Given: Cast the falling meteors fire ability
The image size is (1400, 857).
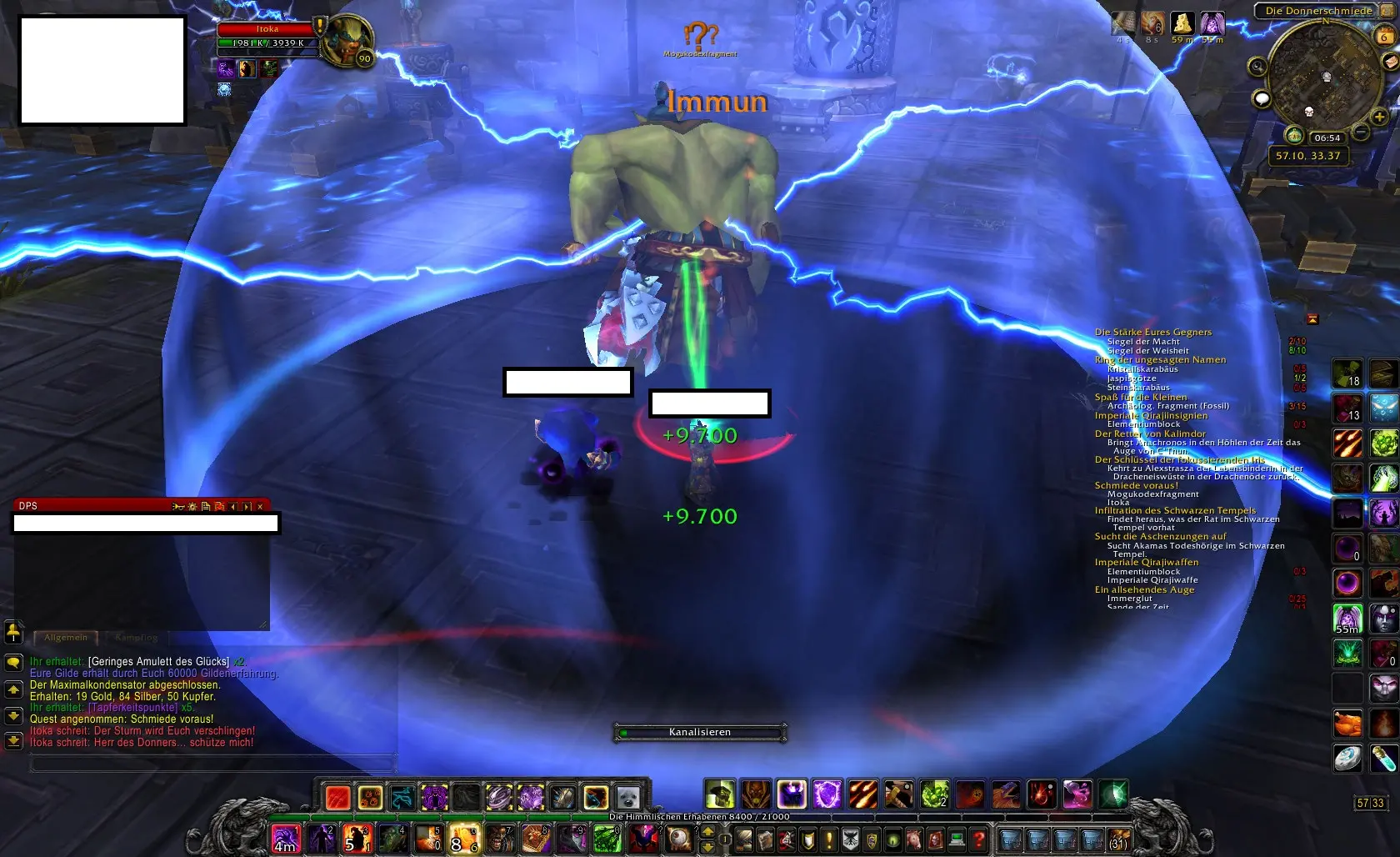Looking at the screenshot, I should (x=862, y=794).
